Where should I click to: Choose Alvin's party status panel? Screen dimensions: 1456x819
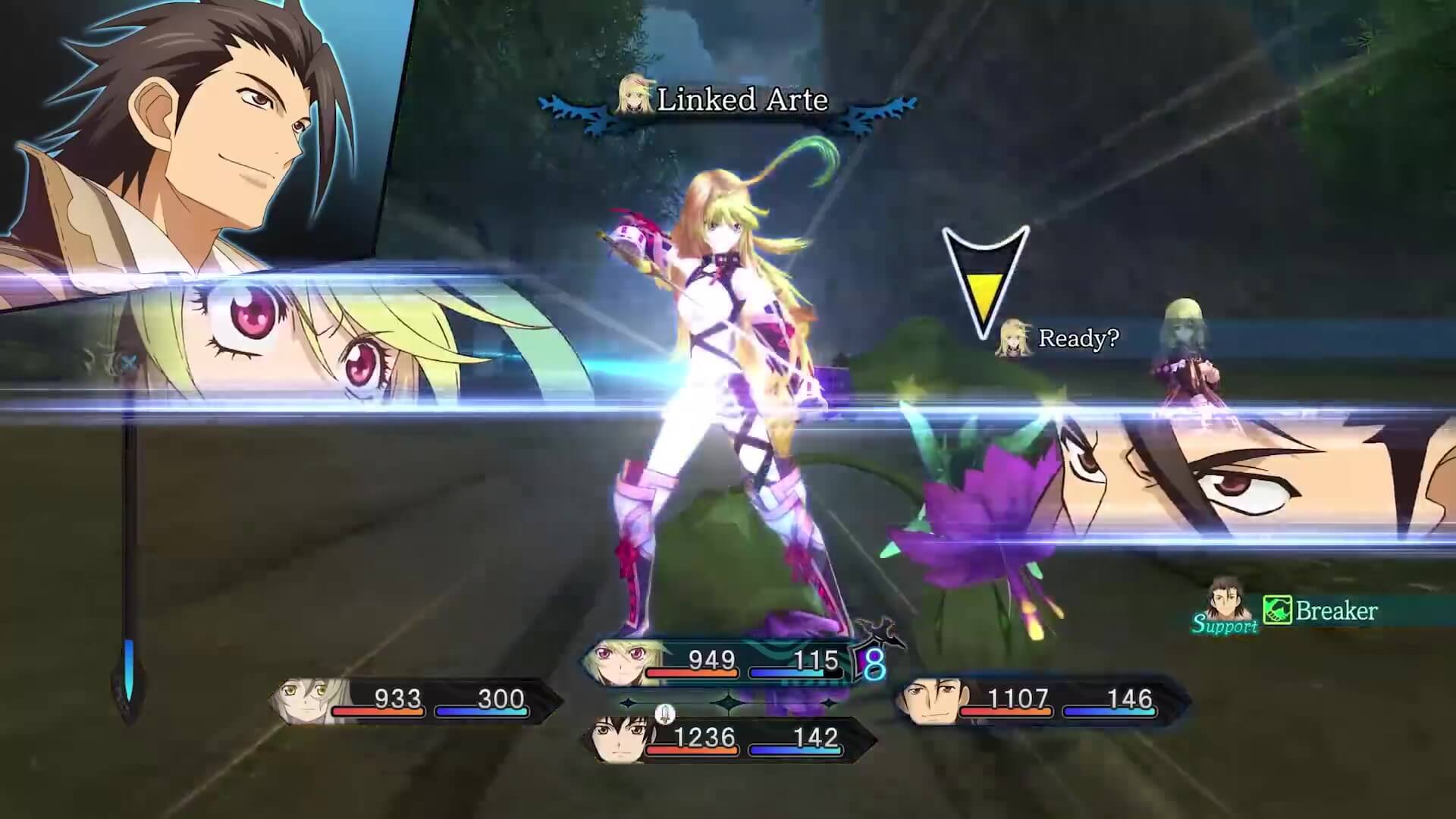pos(1039,700)
